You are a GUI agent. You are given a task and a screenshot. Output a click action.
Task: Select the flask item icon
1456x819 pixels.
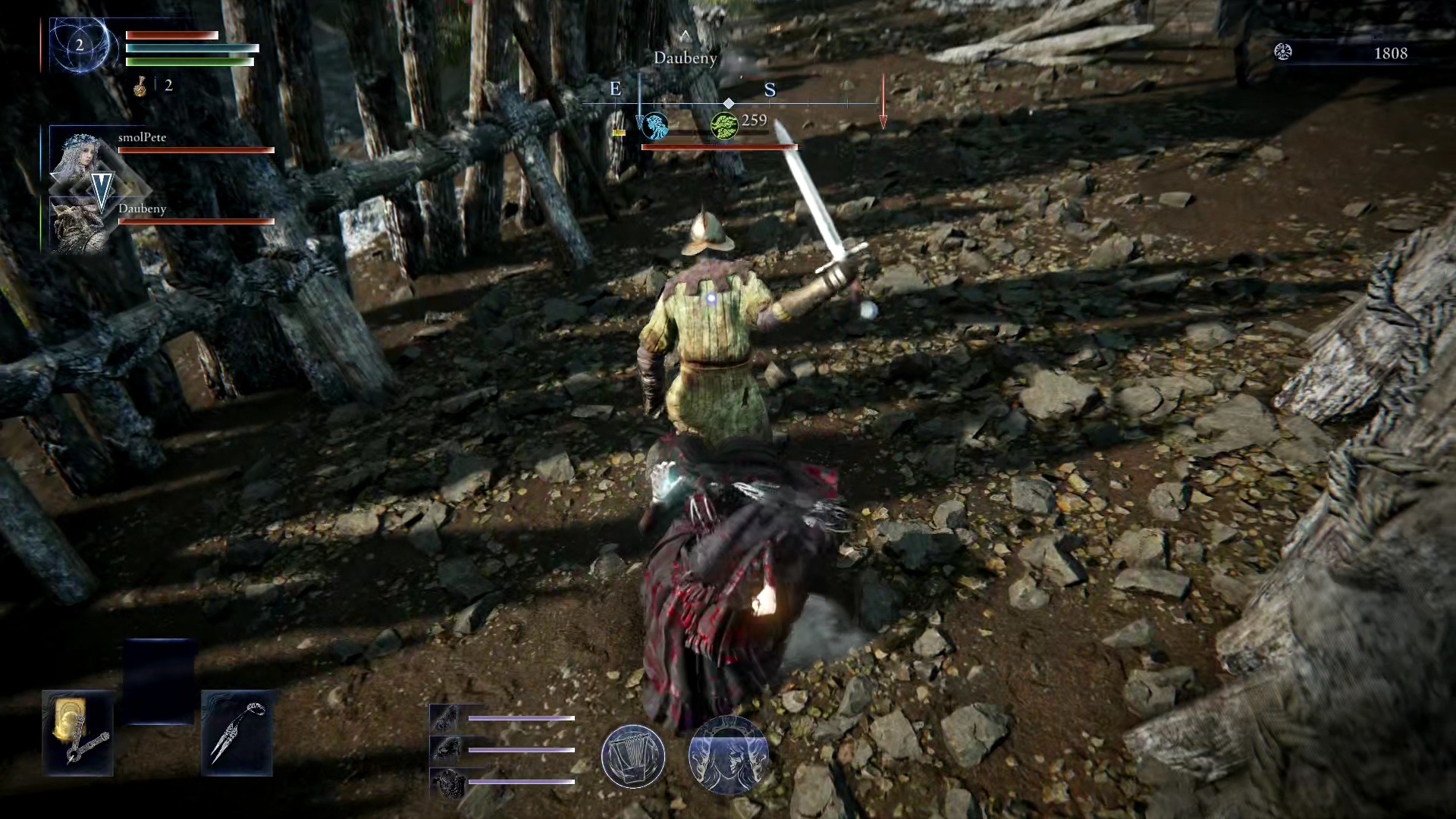(x=140, y=86)
